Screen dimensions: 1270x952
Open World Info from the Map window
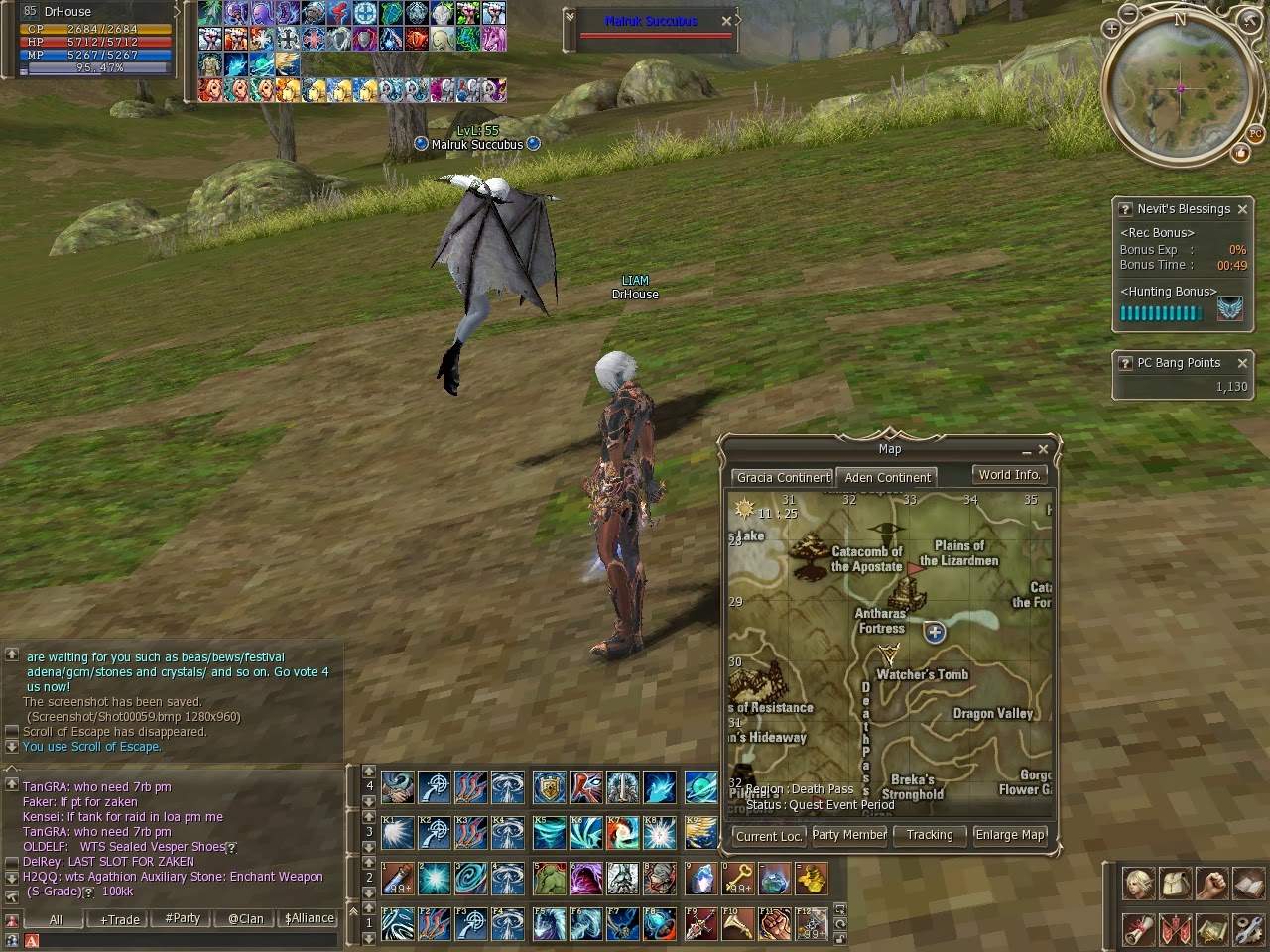(1009, 474)
